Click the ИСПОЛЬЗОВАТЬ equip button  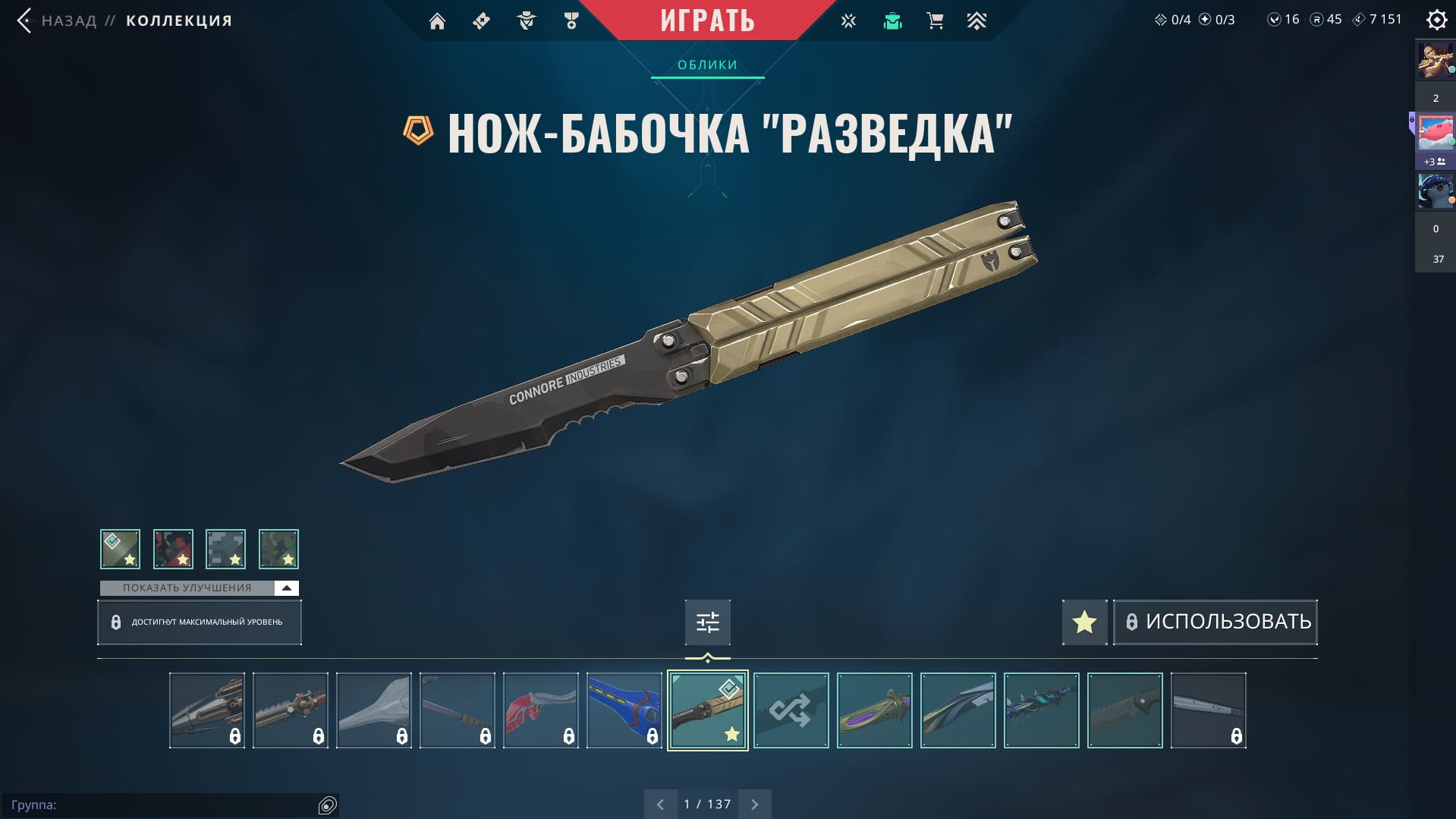[1215, 622]
